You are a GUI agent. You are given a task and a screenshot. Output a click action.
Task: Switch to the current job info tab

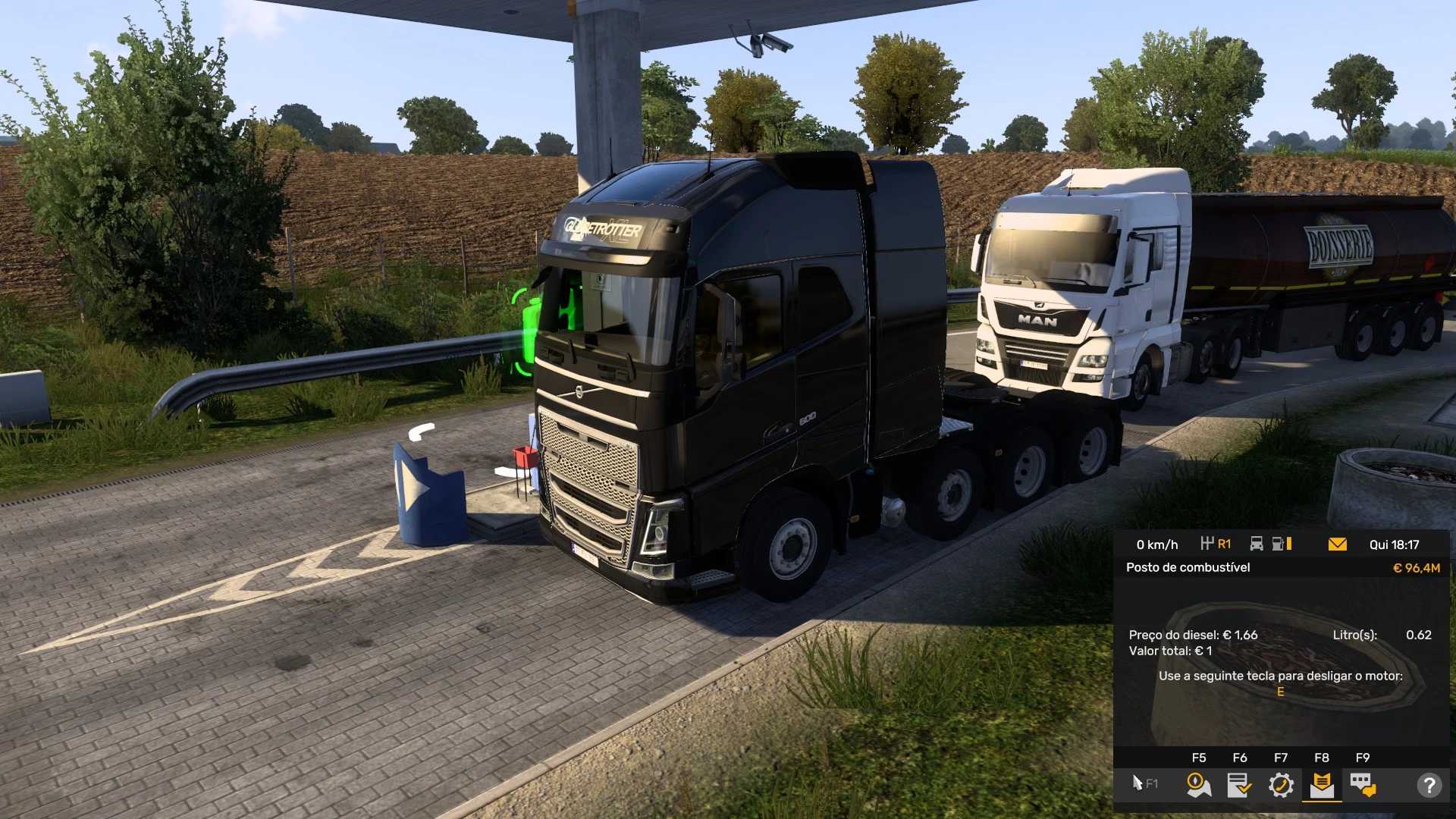[x=1239, y=784]
